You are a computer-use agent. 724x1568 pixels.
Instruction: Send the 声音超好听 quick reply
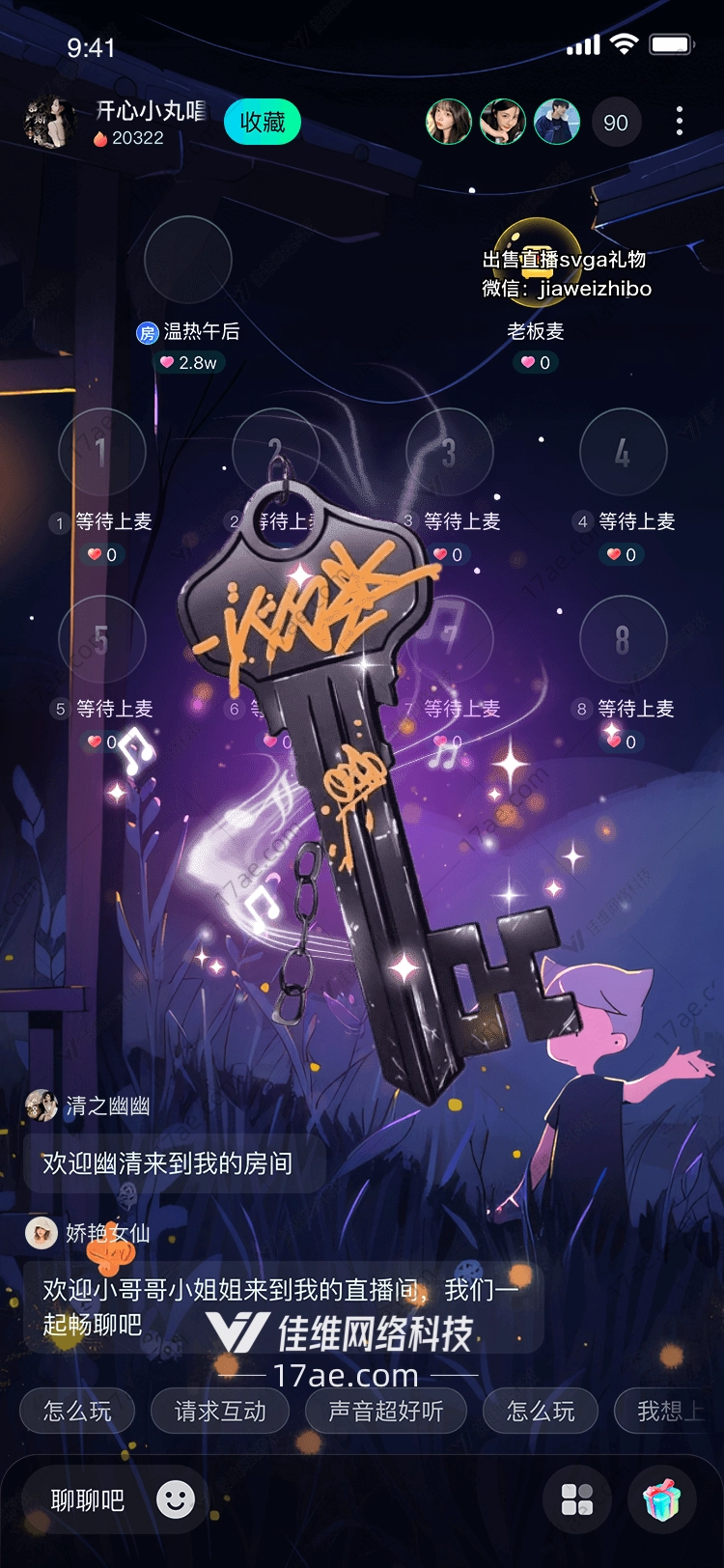pyautogui.click(x=386, y=1412)
